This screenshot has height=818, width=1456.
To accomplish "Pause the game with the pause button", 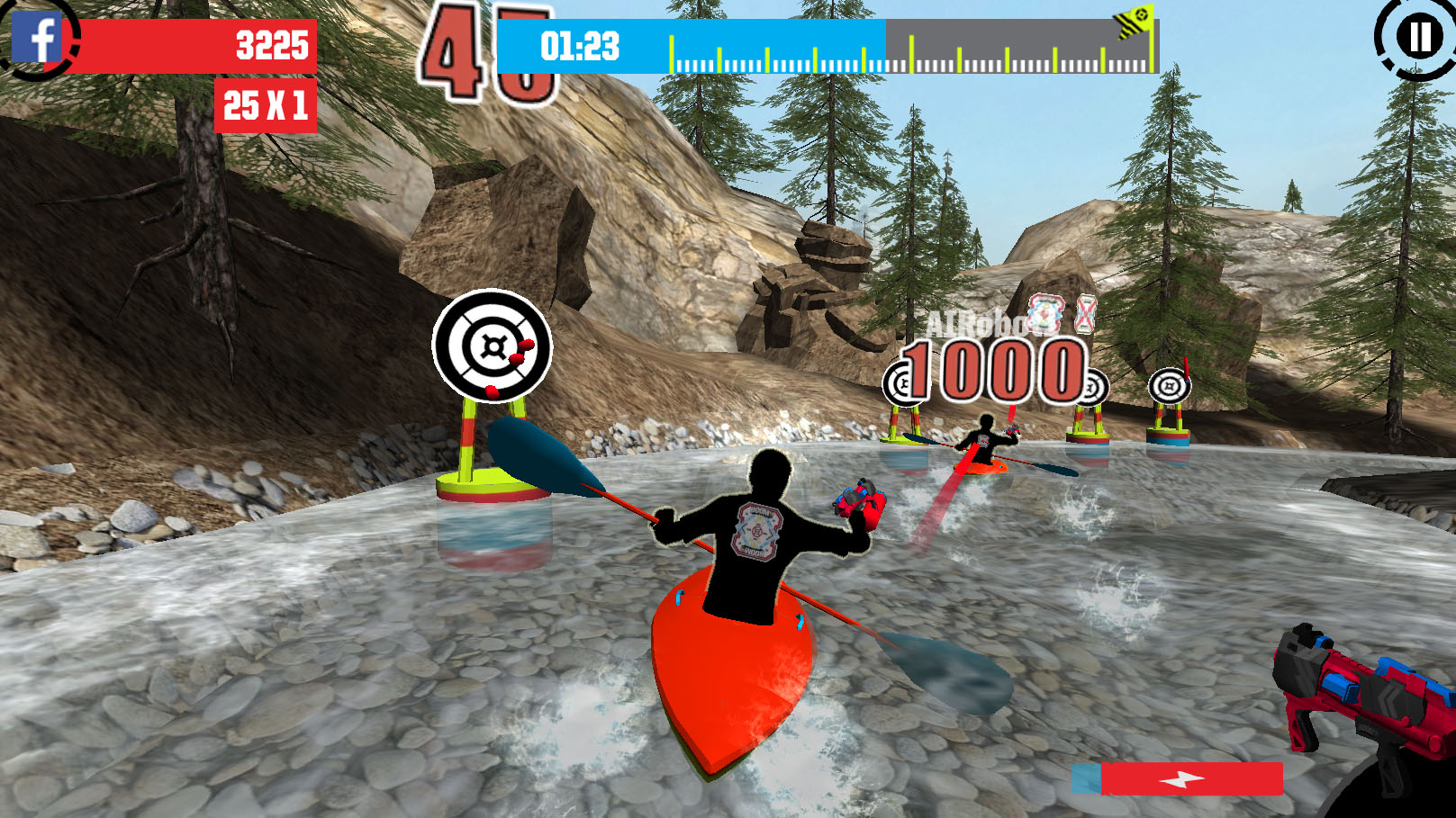I will pos(1418,38).
